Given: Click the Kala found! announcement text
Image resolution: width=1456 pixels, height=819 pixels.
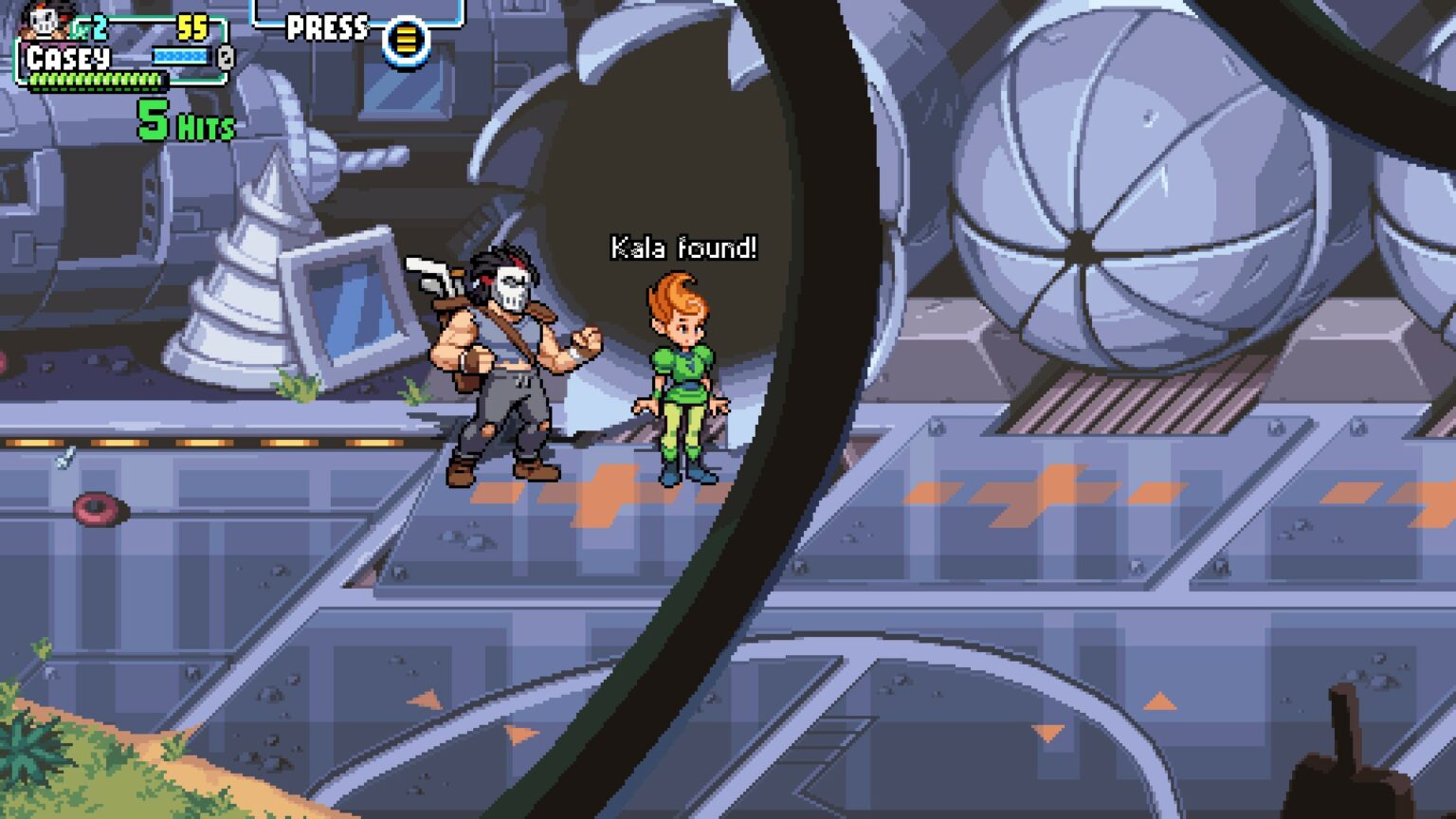Looking at the screenshot, I should point(682,245).
